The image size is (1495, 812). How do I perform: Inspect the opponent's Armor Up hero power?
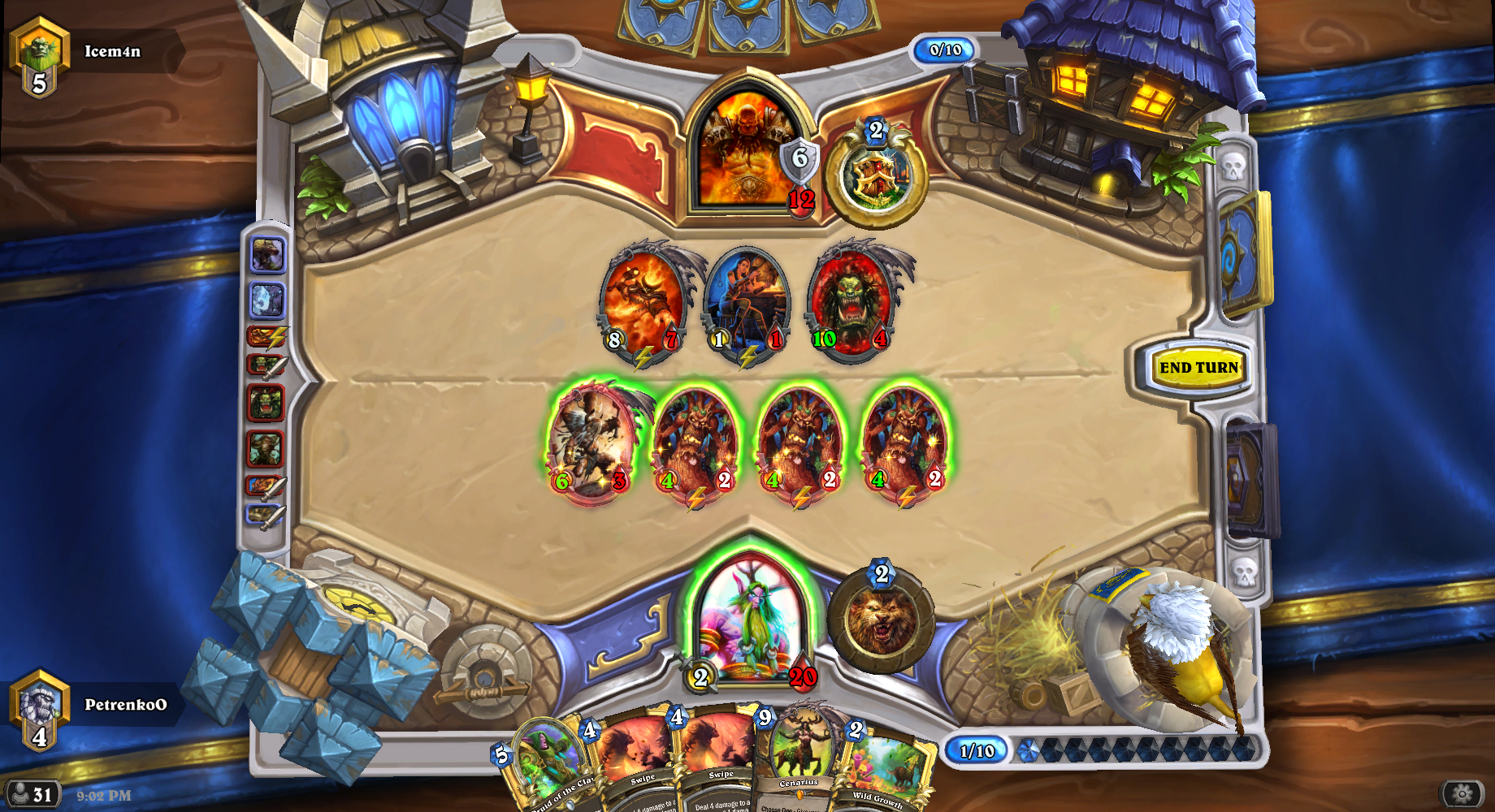[x=876, y=175]
